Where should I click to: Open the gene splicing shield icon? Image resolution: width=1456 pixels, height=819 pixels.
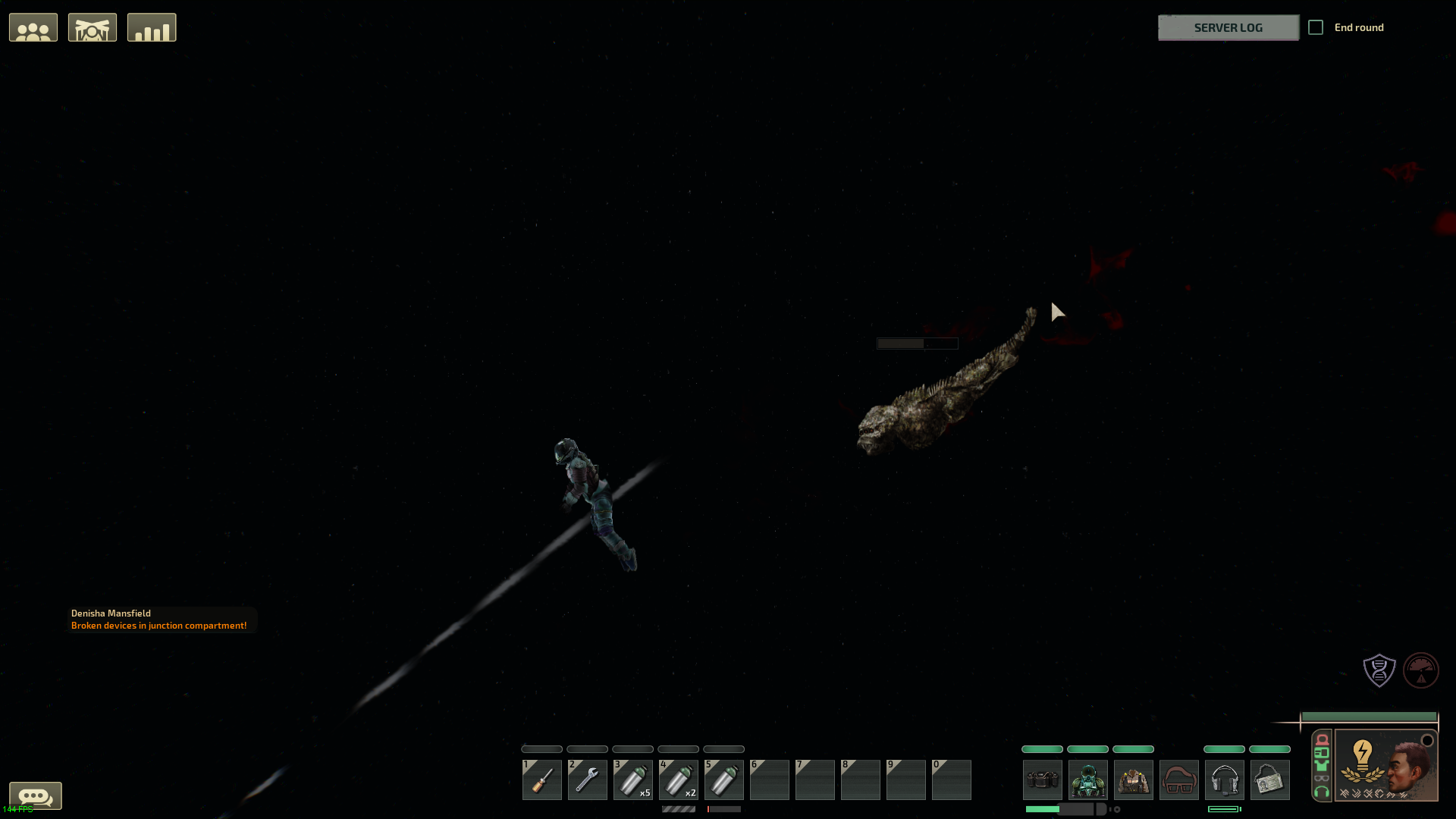click(x=1379, y=670)
